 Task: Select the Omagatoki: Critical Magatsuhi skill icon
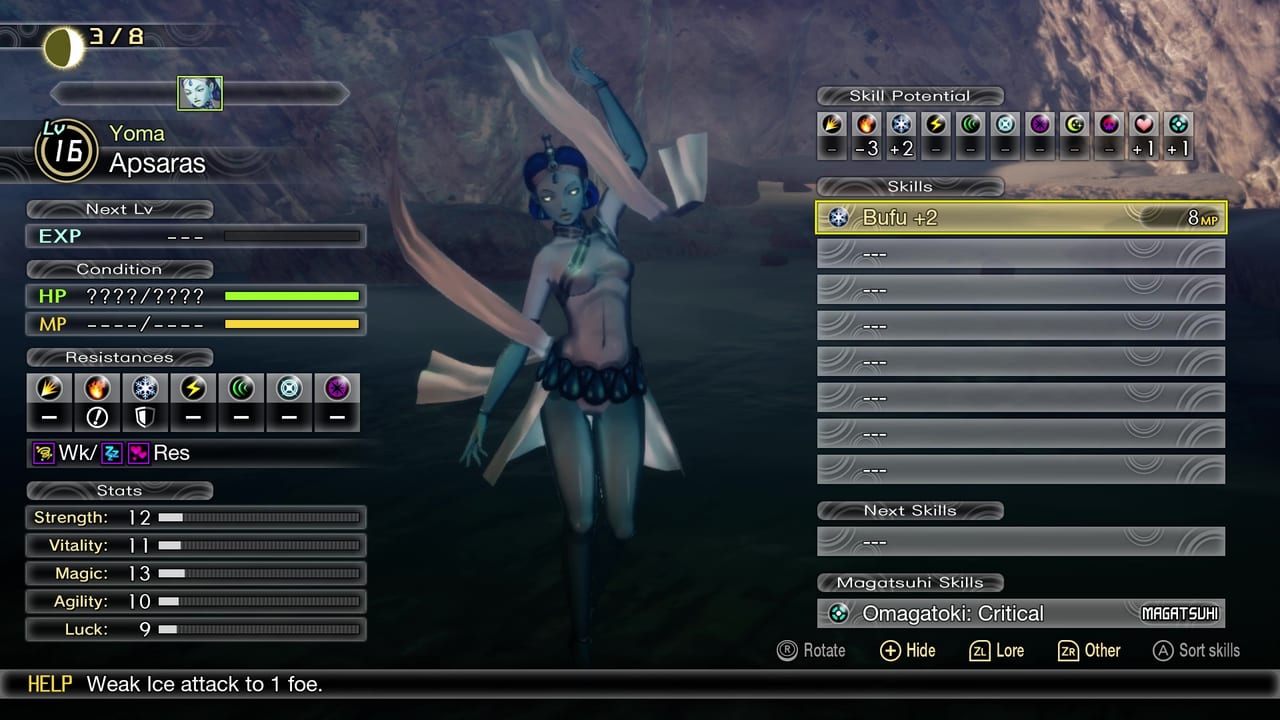[836, 613]
